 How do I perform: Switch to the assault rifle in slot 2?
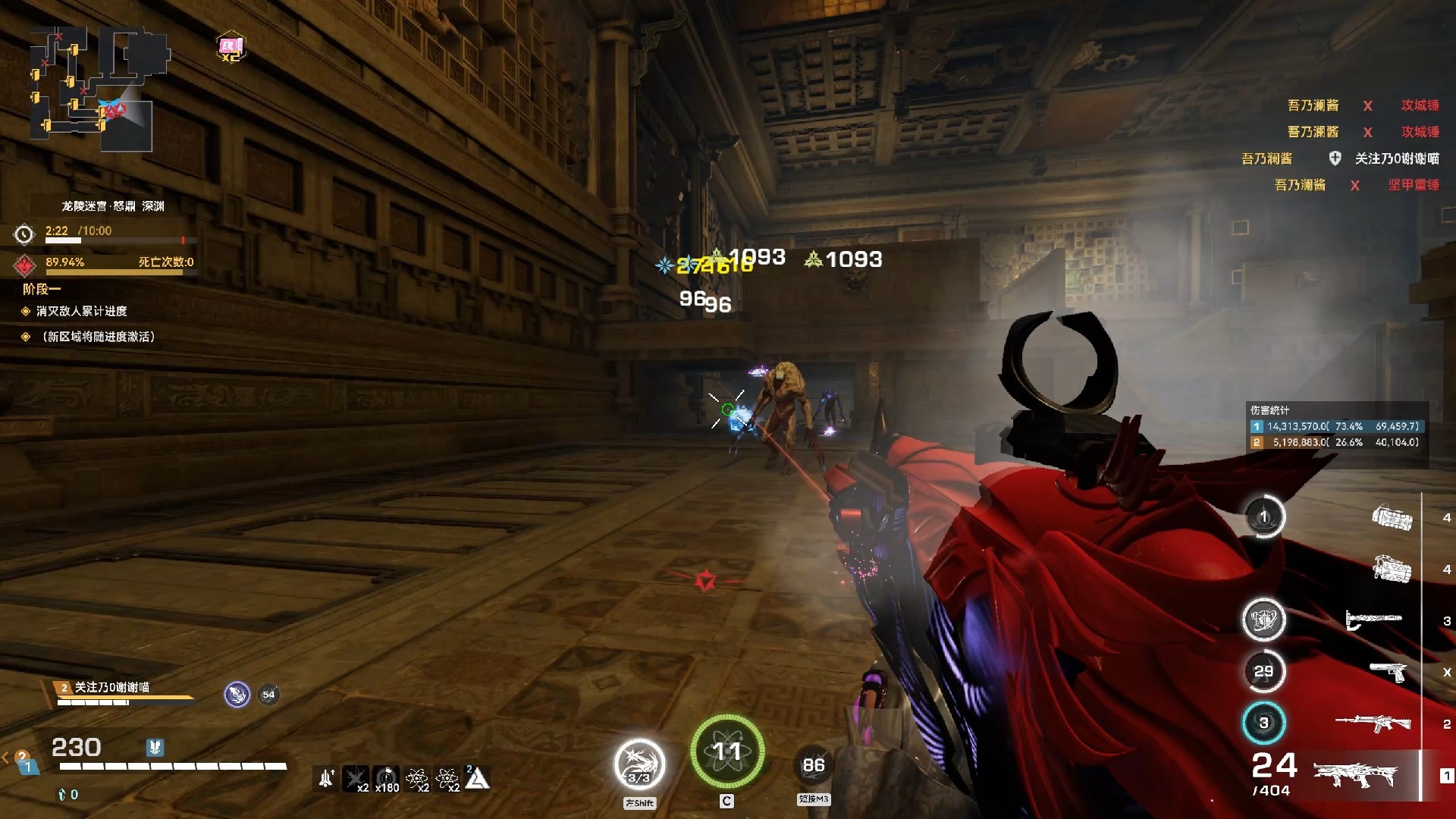(1373, 723)
